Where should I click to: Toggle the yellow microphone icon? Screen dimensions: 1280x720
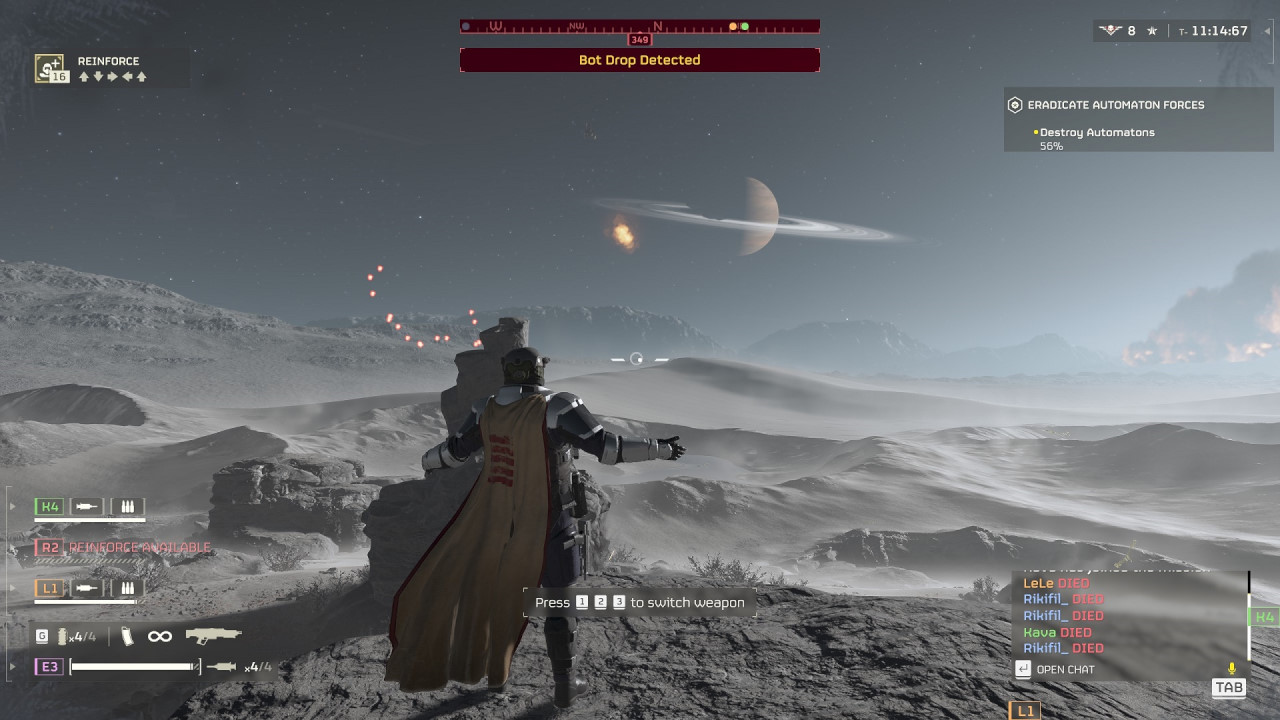click(x=1232, y=669)
